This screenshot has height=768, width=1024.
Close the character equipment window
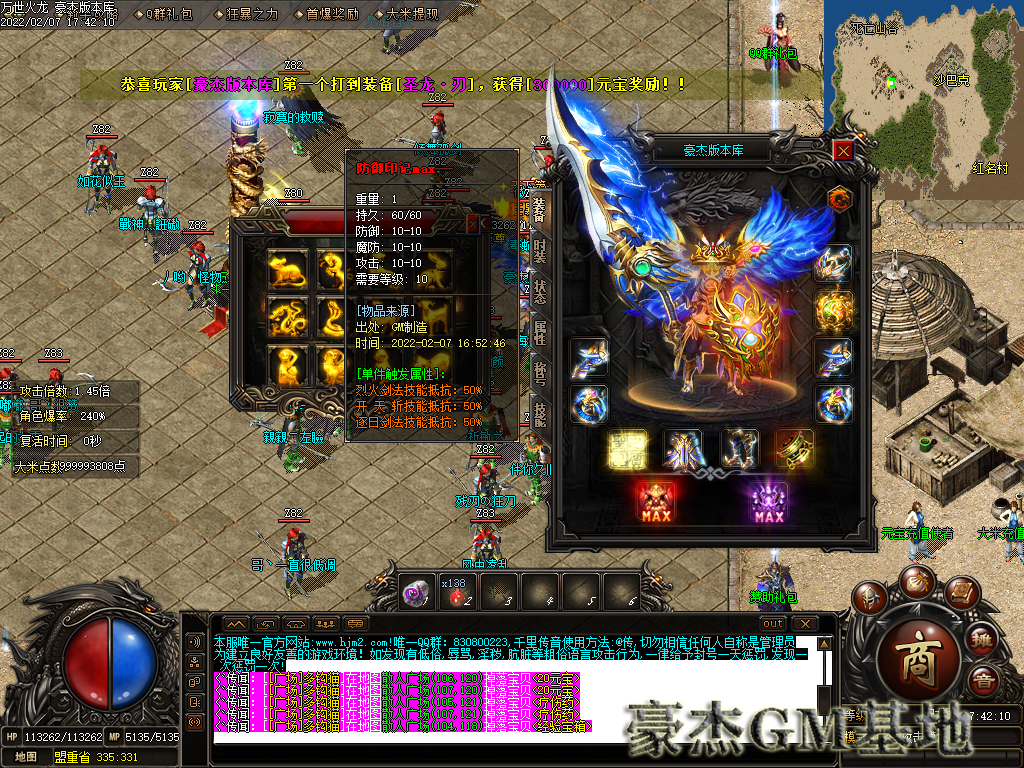point(844,150)
